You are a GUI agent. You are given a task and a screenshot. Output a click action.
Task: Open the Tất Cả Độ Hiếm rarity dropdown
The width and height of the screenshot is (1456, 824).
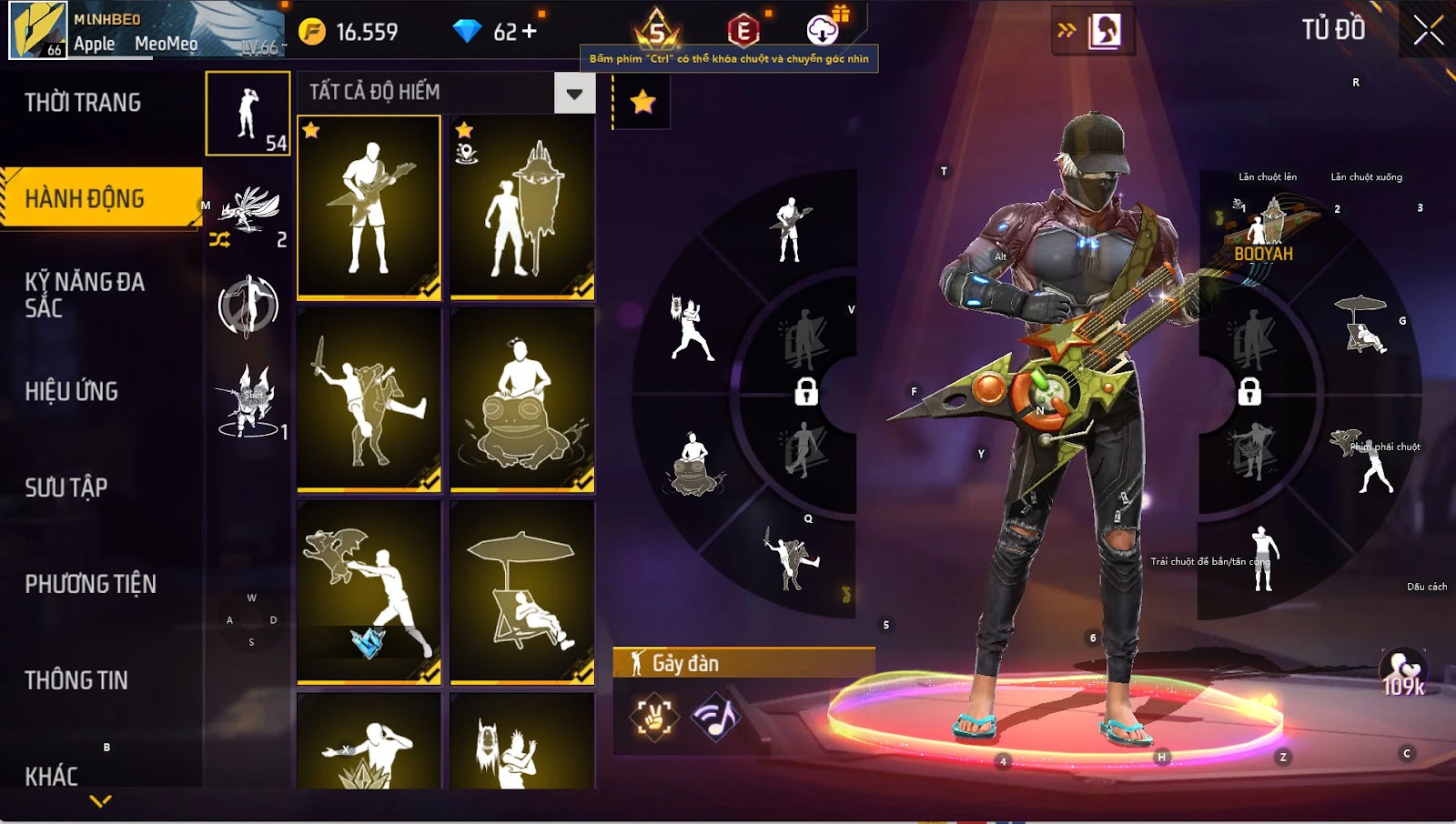tap(574, 93)
